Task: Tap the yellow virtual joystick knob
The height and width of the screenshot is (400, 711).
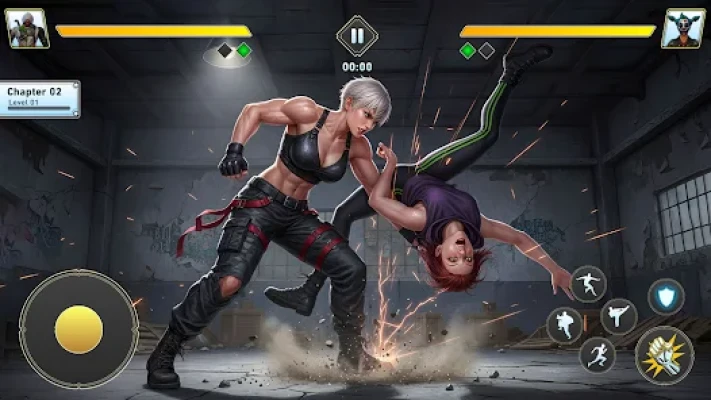Action: tap(78, 329)
